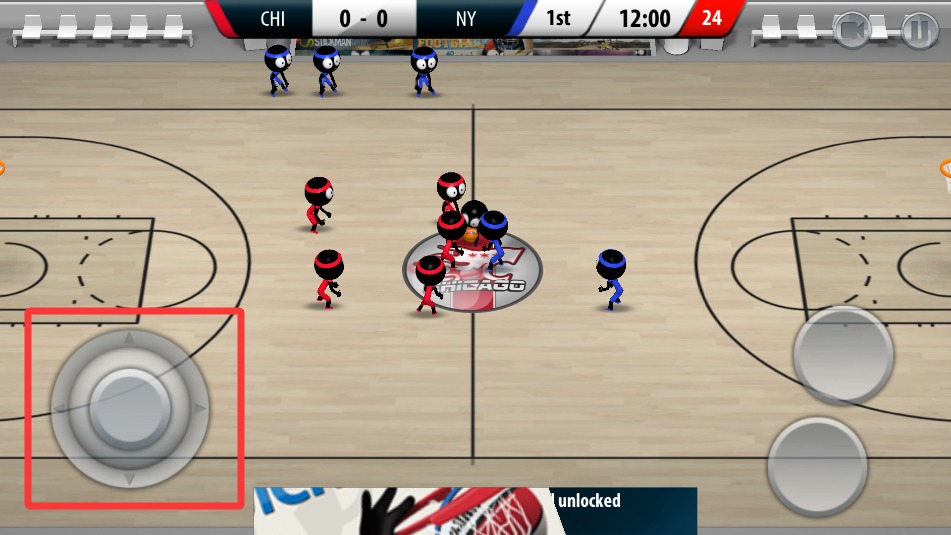Viewport: 951px width, 535px height.
Task: Tap the joystick's down arrow
Action: tap(129, 479)
